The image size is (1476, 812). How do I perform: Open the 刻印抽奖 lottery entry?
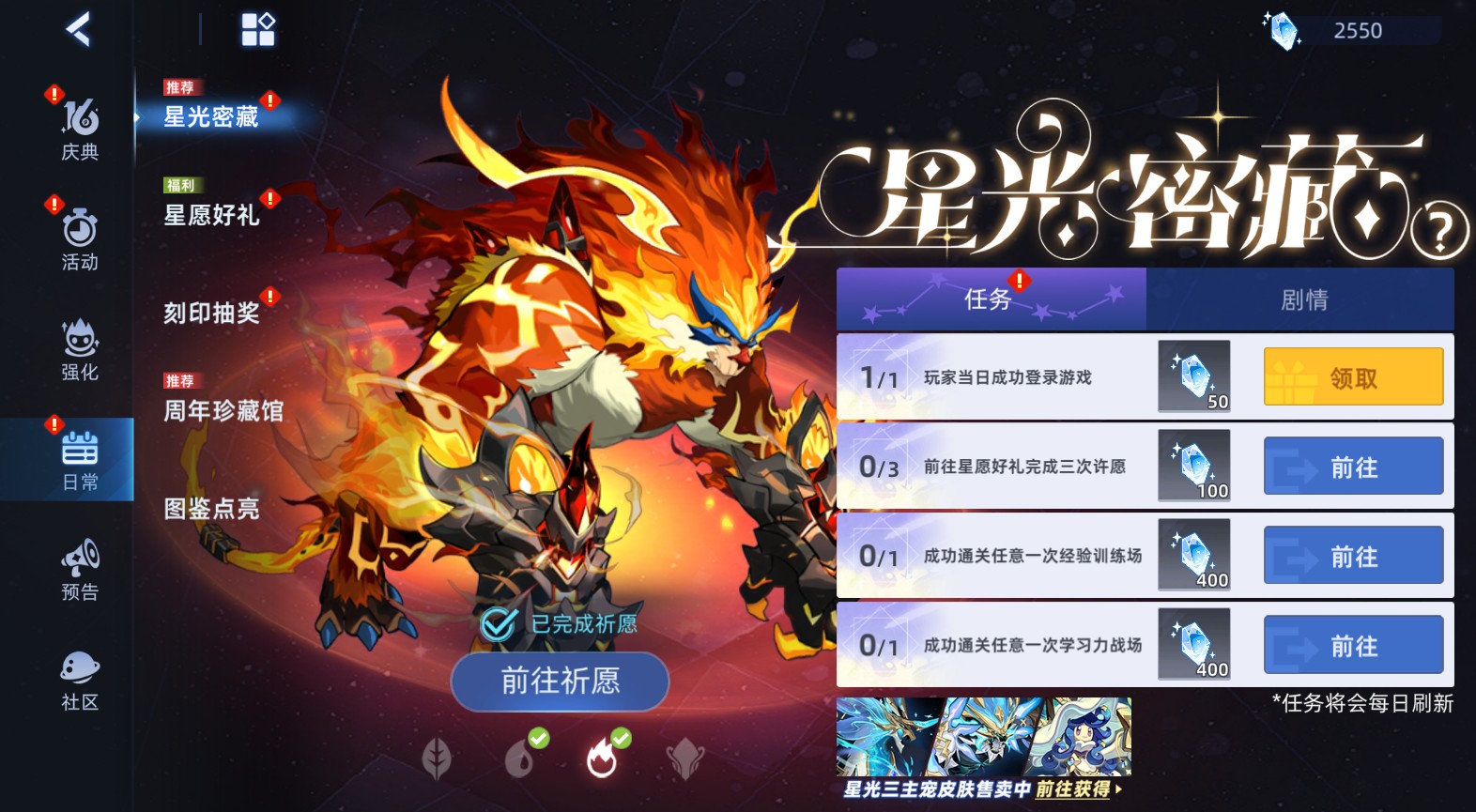[208, 314]
